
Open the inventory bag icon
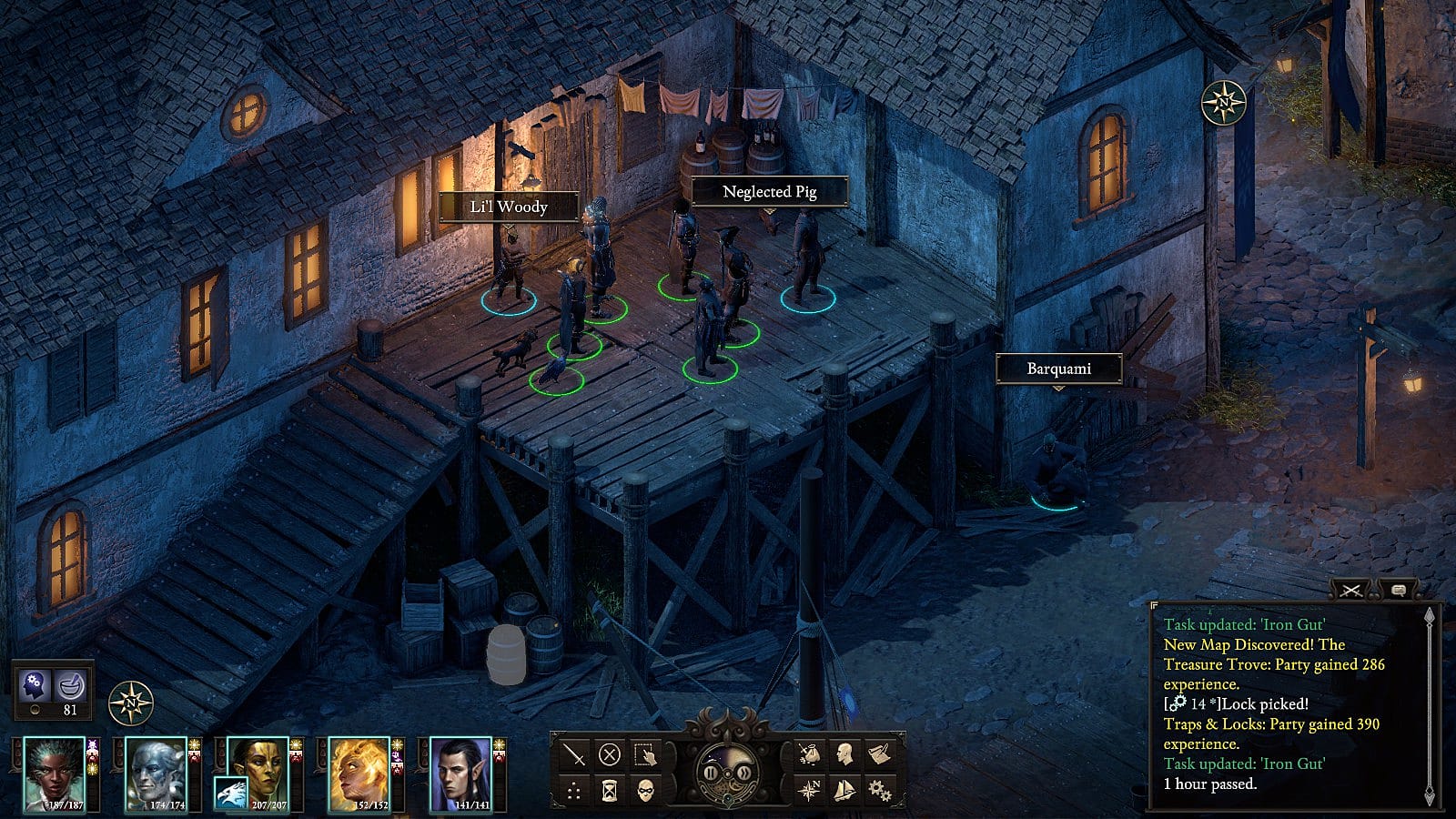(x=809, y=754)
